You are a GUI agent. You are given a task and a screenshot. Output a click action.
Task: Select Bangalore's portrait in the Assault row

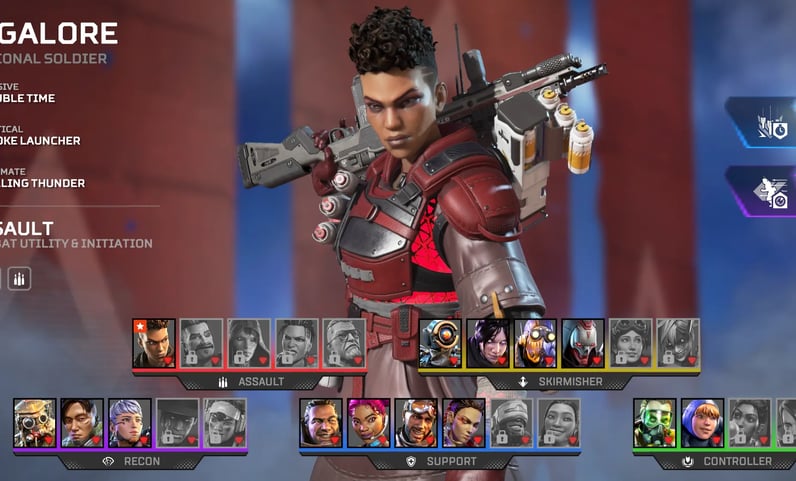154,343
